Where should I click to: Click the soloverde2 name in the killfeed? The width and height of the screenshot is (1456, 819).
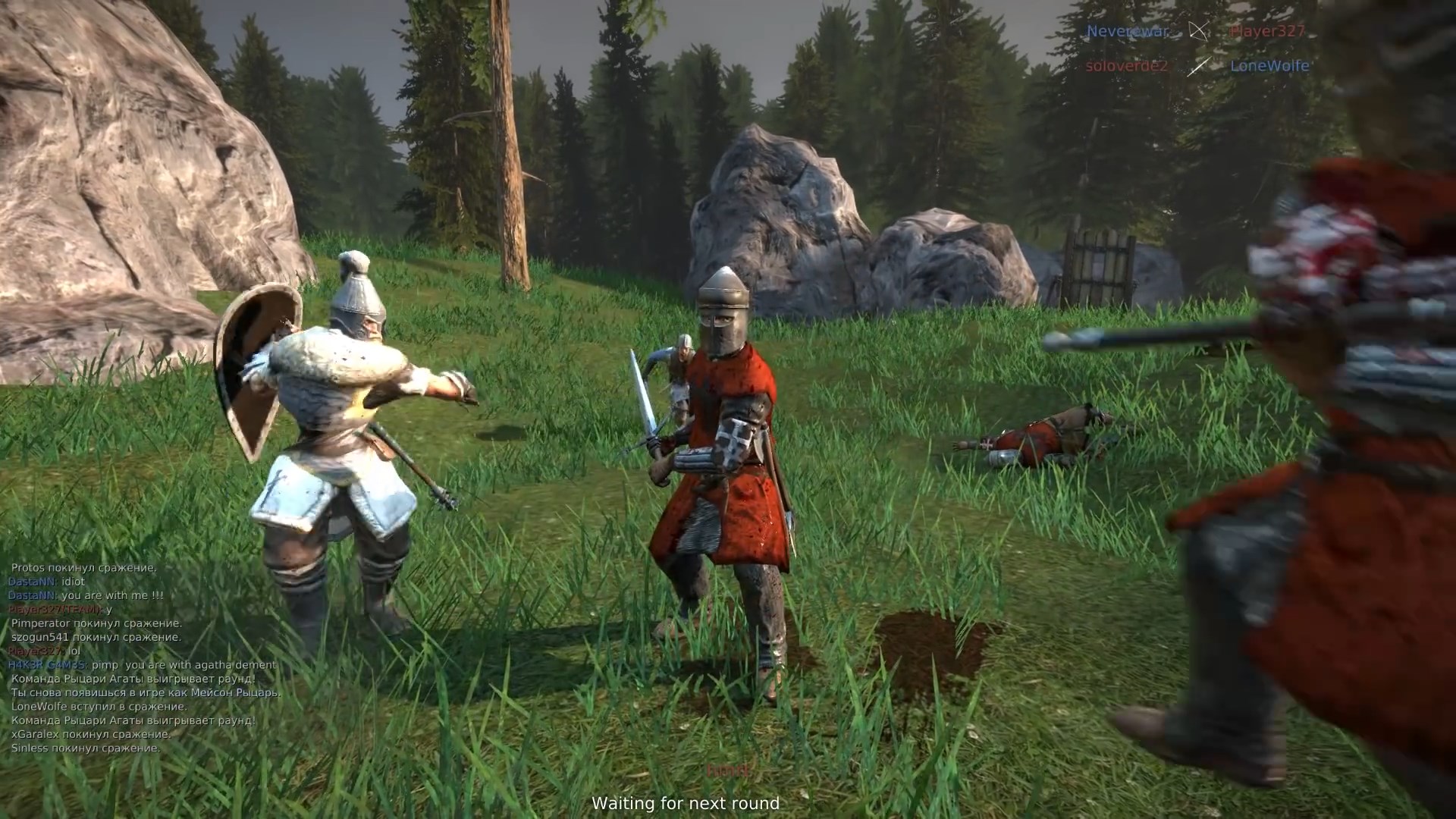point(1125,67)
